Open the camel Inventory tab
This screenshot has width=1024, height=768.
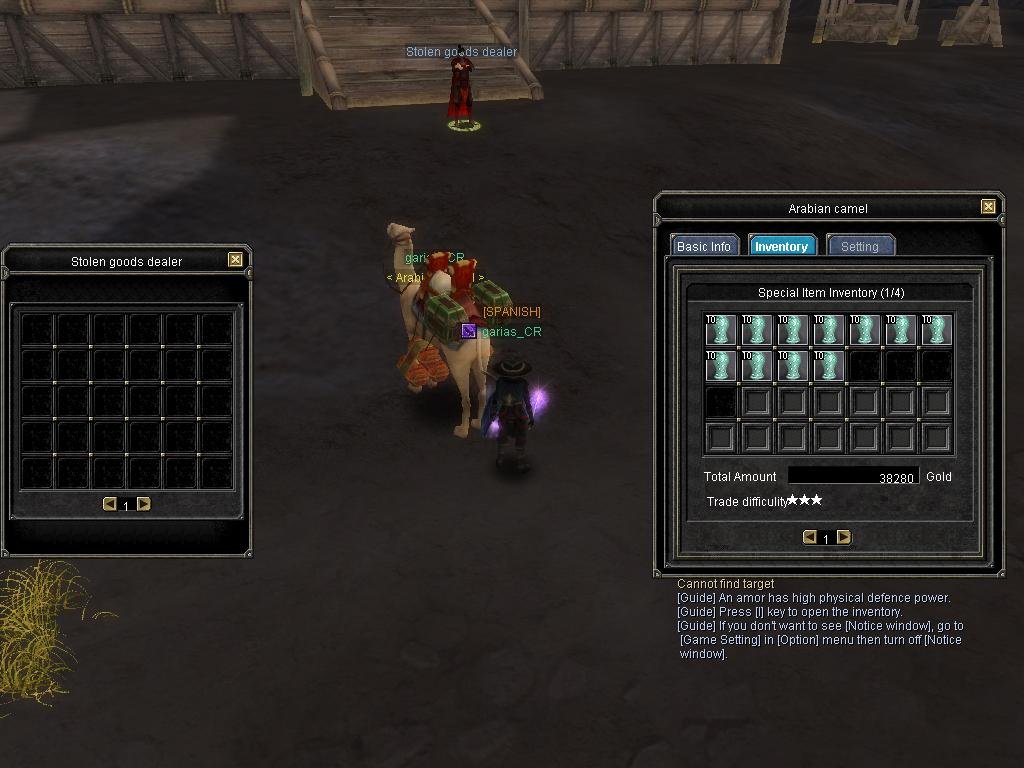pos(781,246)
